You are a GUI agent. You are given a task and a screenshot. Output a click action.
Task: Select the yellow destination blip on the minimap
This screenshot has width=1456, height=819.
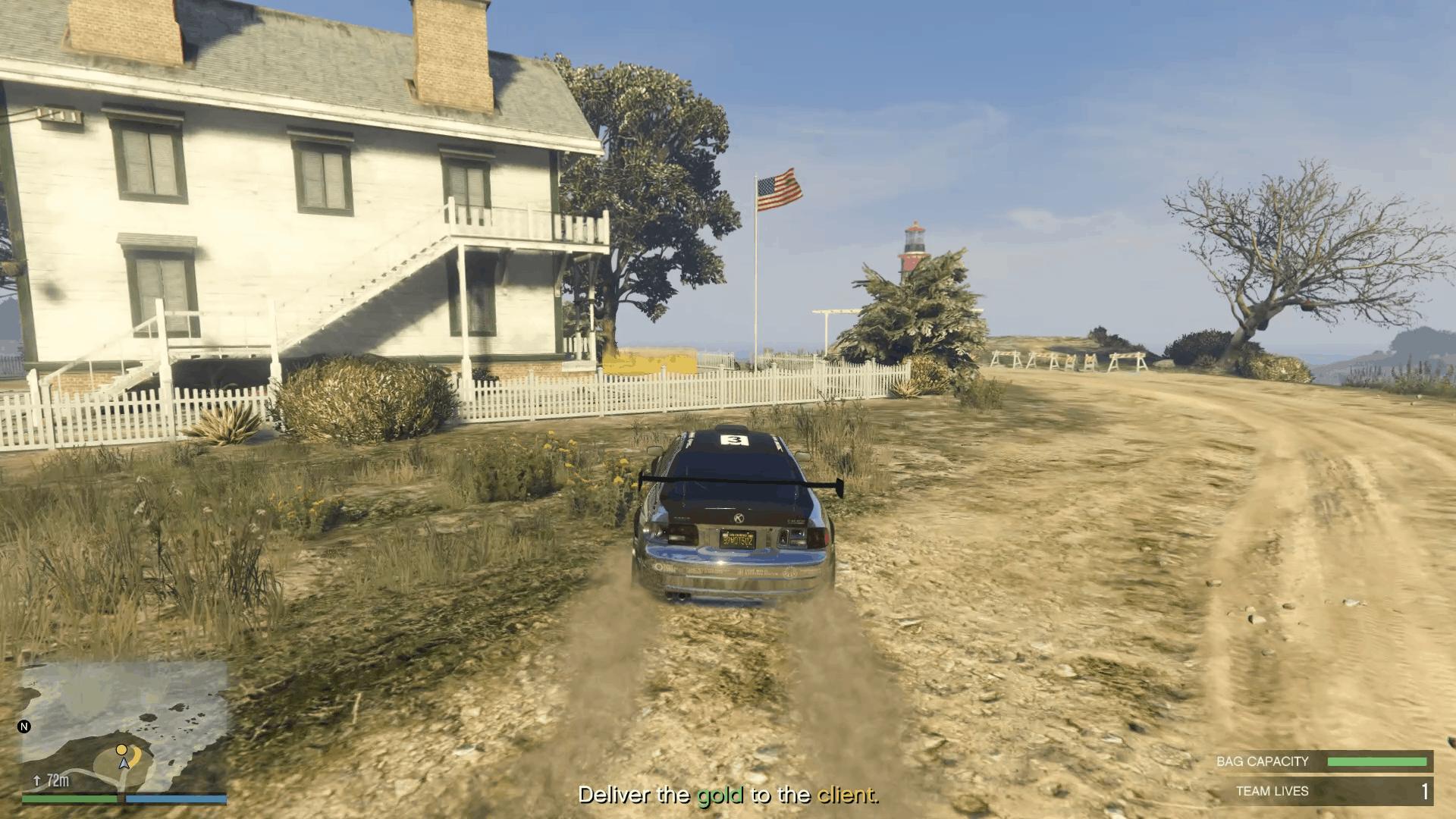click(x=121, y=750)
